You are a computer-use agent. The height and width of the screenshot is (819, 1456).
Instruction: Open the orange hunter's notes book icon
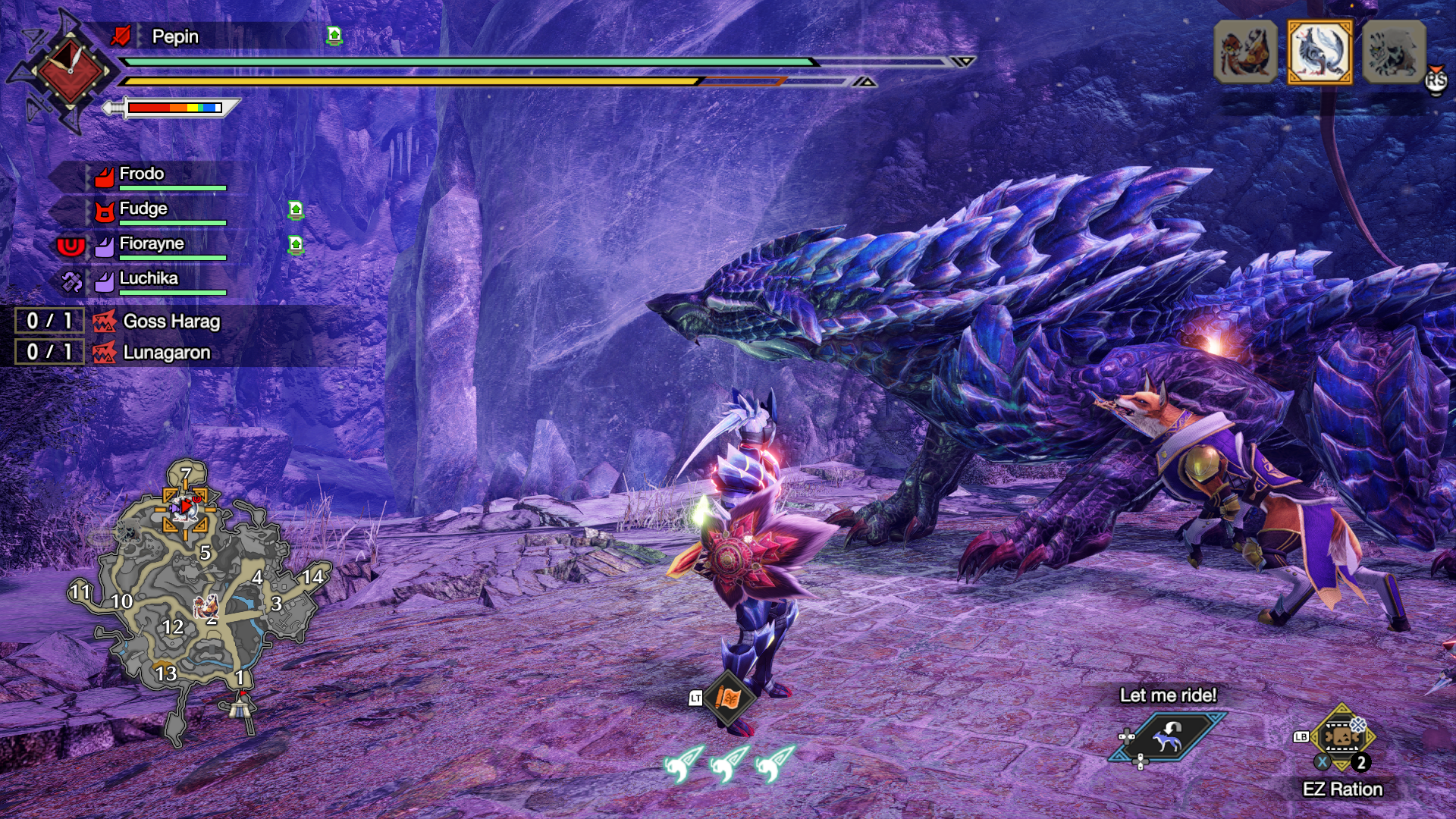coord(728,698)
